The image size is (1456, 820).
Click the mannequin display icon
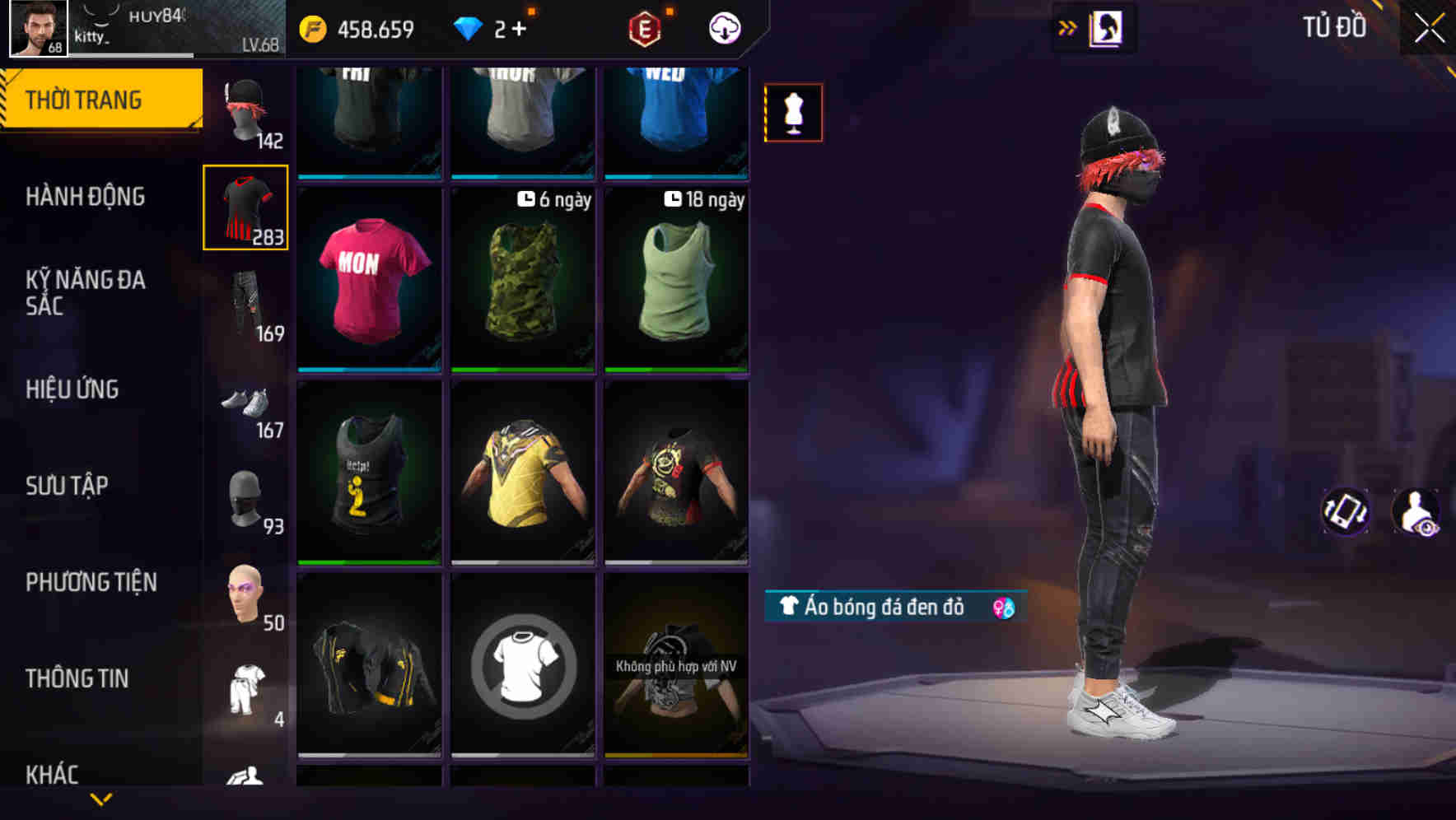point(793,113)
